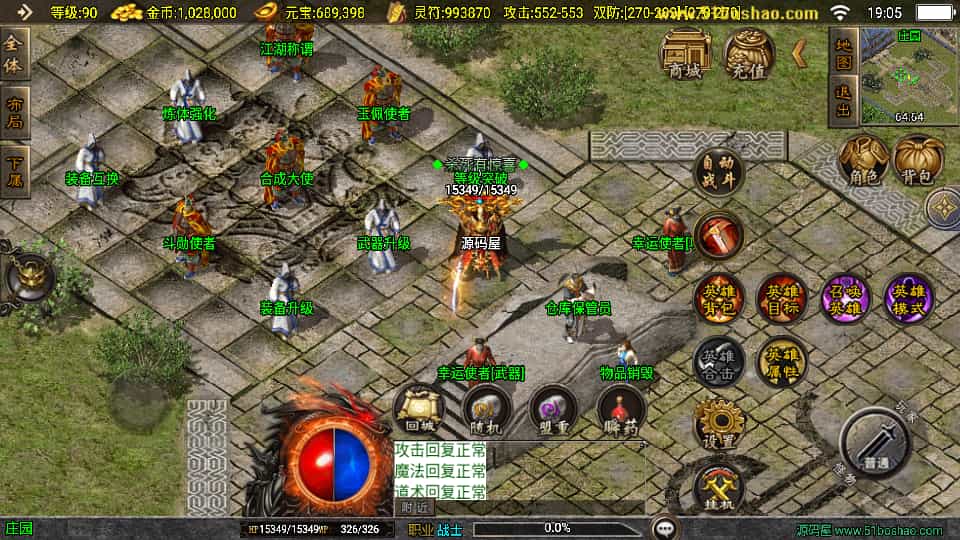Open the 充值 recharge screen

coord(749,53)
